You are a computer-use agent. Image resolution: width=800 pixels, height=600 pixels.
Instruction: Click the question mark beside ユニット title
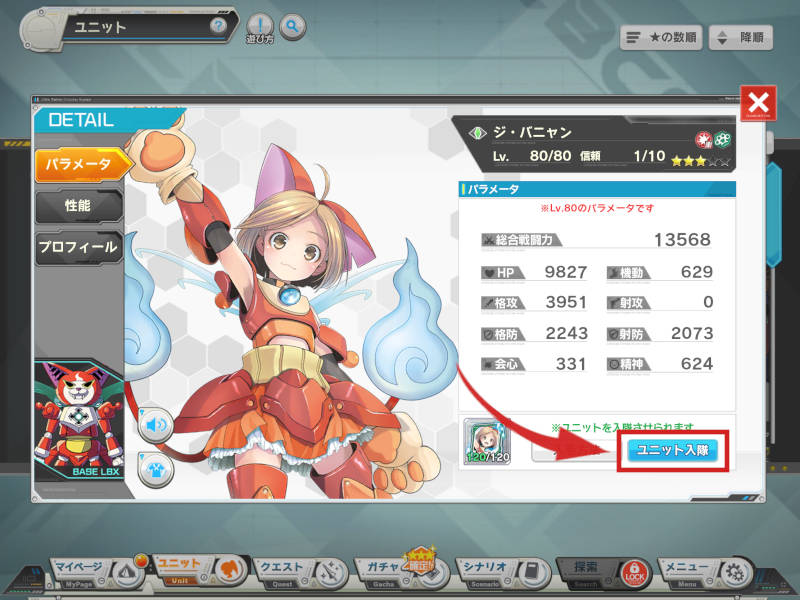click(x=218, y=26)
